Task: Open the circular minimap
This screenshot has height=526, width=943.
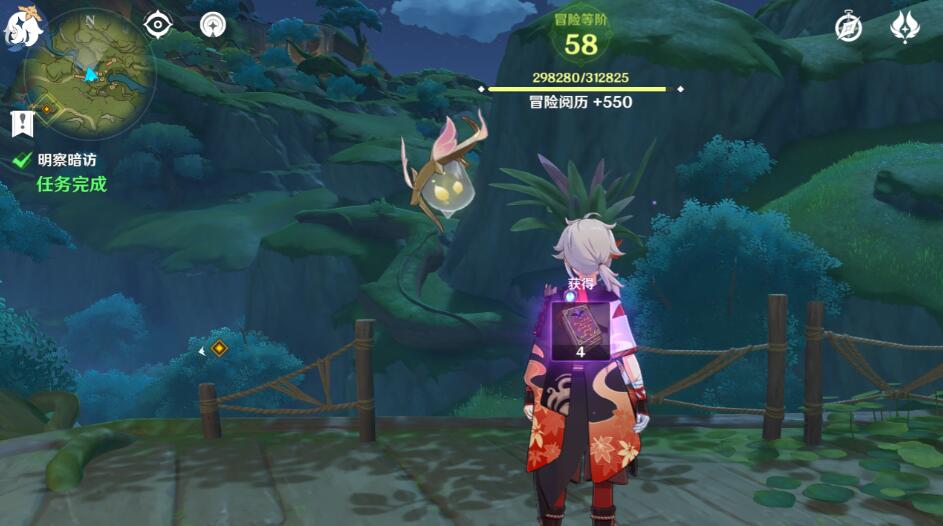Action: pos(90,68)
